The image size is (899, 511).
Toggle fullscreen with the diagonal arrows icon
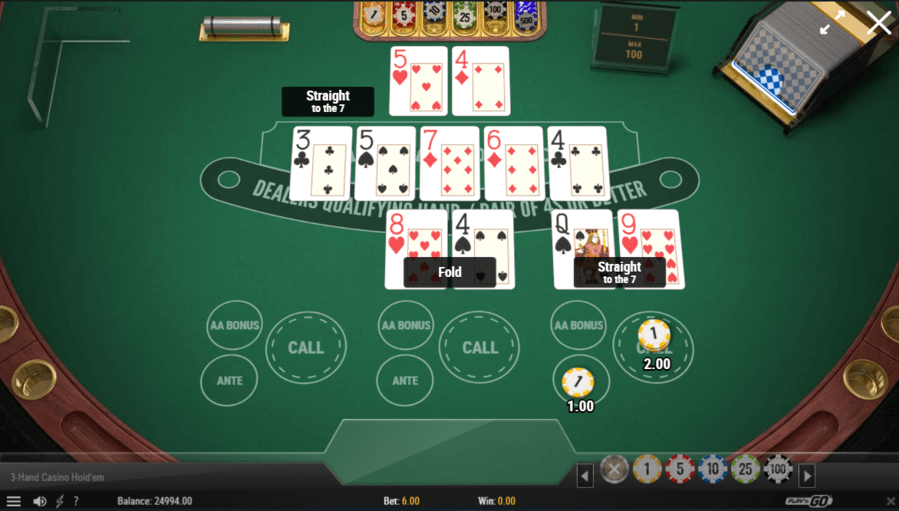[x=831, y=23]
